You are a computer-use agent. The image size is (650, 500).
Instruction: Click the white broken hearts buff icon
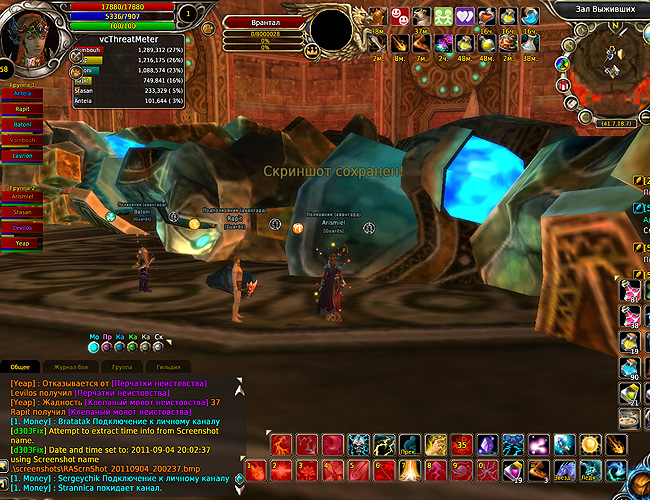point(465,16)
